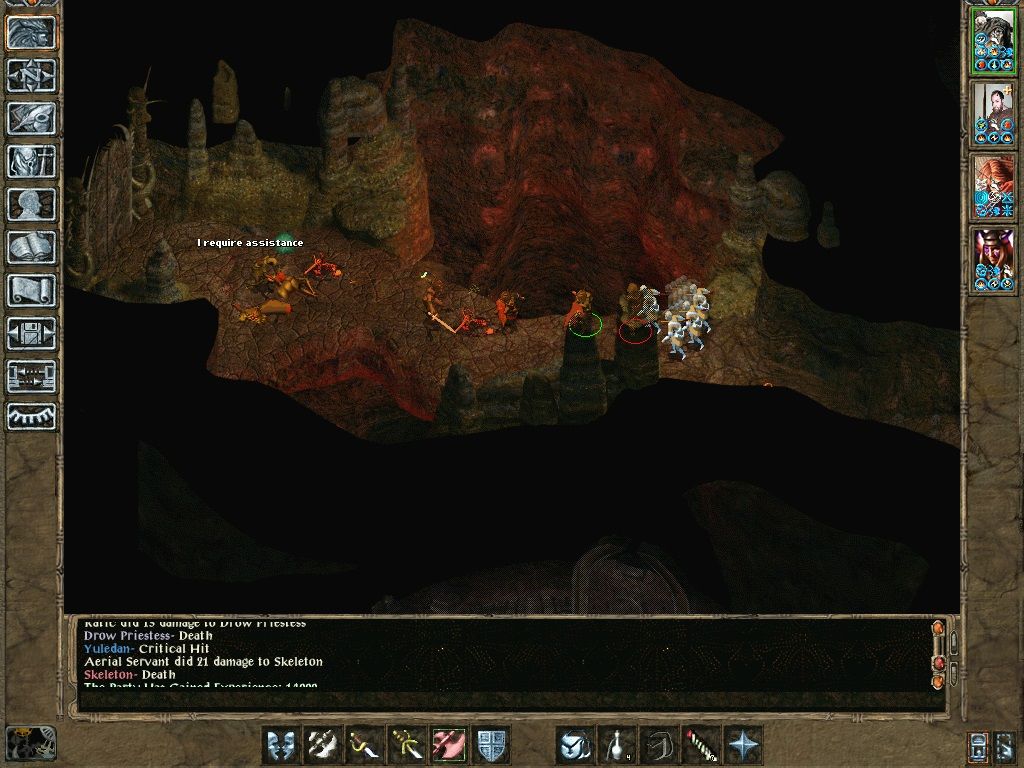This screenshot has height=768, width=1024.
Task: Use the potion flask quick item
Action: (x=618, y=745)
